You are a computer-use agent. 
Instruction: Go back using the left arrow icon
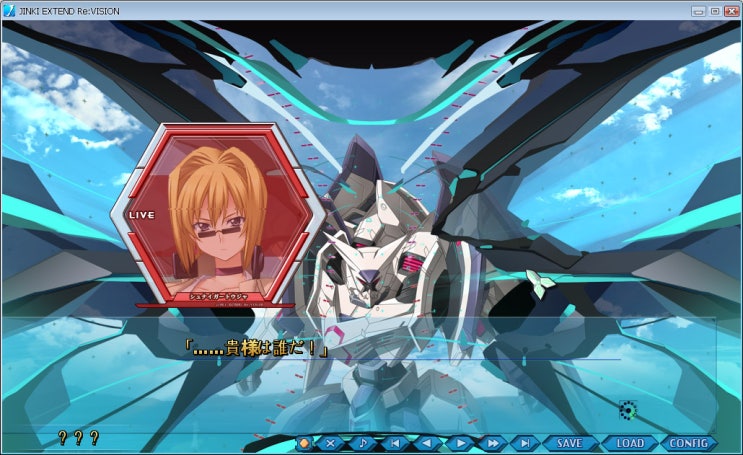pos(427,443)
